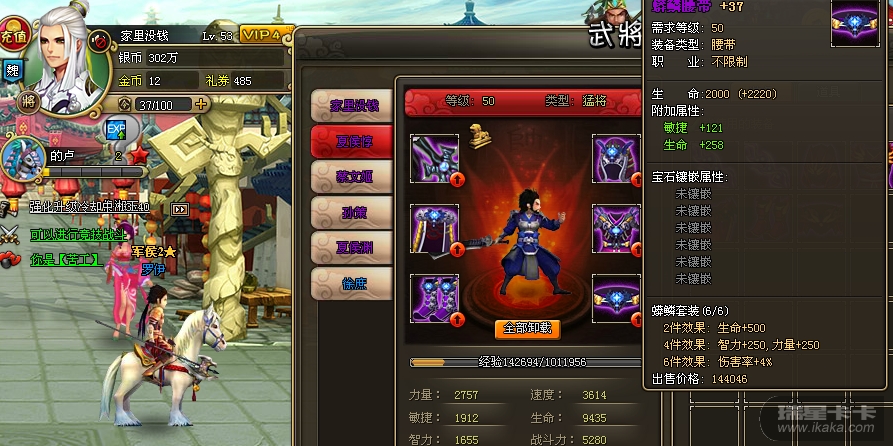893x446 pixels.
Task: Activate the EXP boost icon
Action: [x=116, y=129]
